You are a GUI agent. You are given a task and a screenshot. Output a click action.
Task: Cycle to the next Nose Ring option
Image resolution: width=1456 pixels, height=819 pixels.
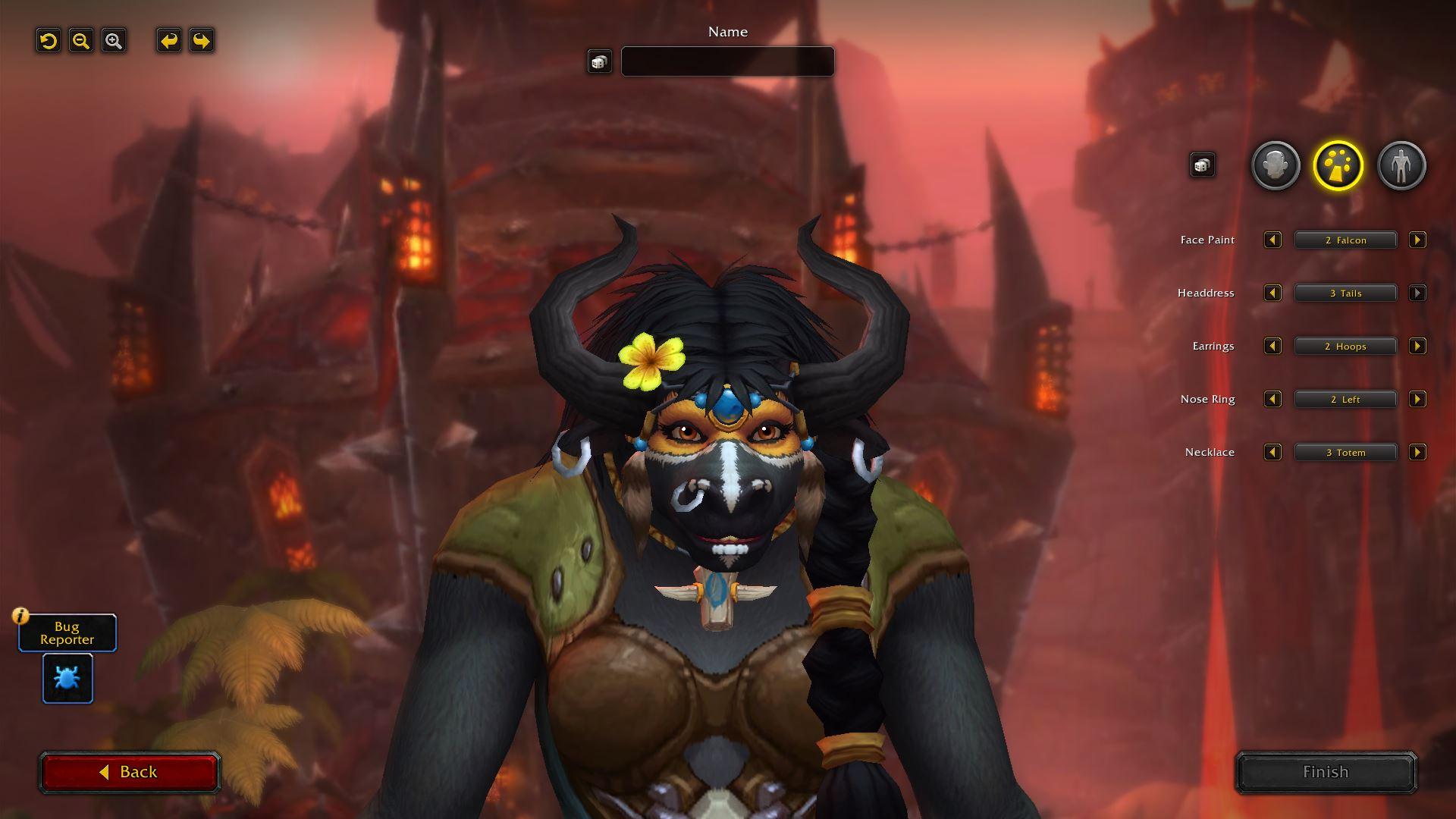[1417, 400]
